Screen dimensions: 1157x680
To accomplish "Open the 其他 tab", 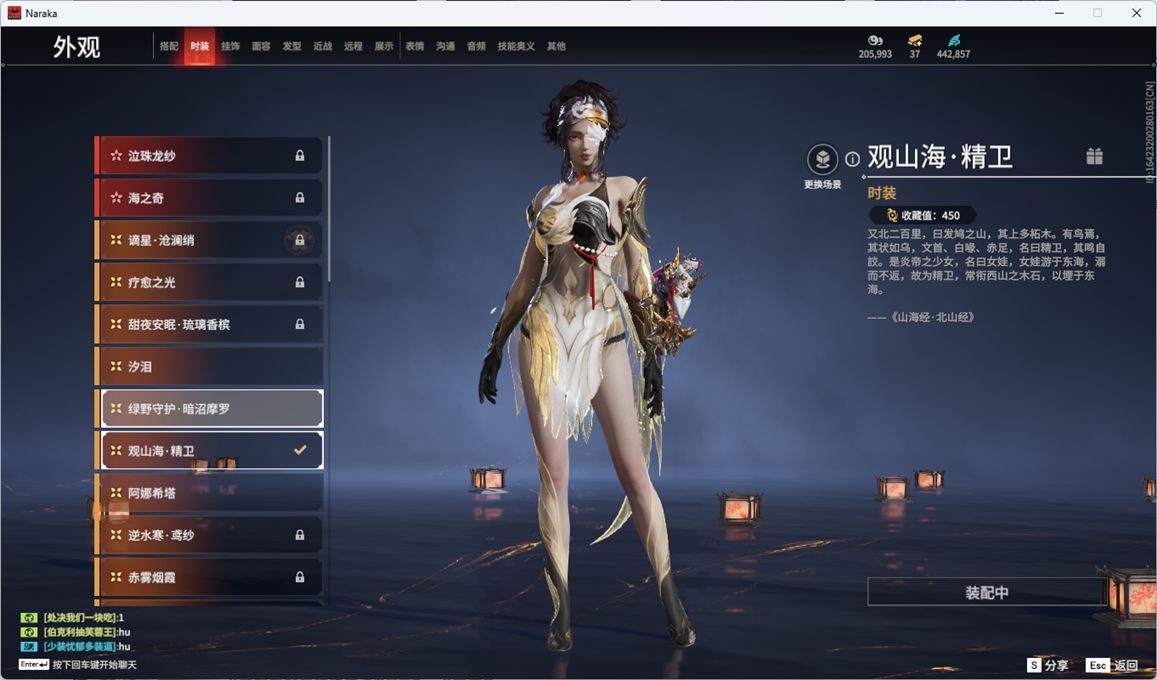I will click(x=556, y=46).
